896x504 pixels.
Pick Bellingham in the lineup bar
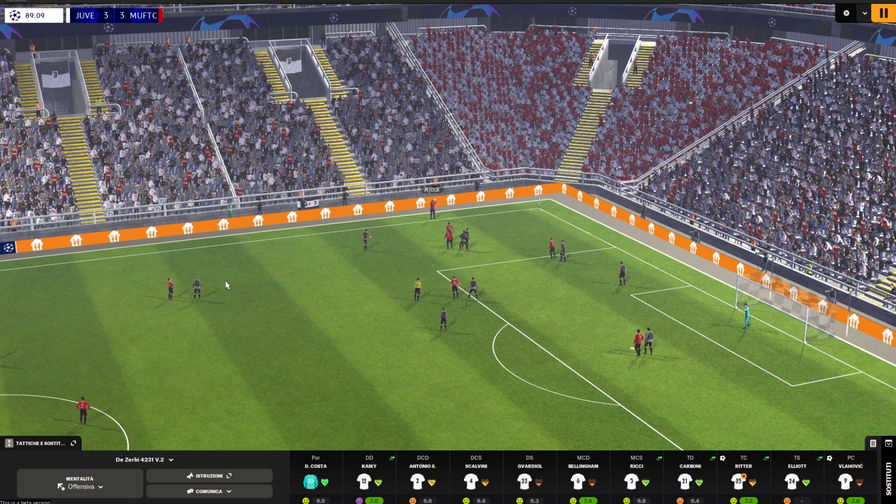(x=583, y=477)
